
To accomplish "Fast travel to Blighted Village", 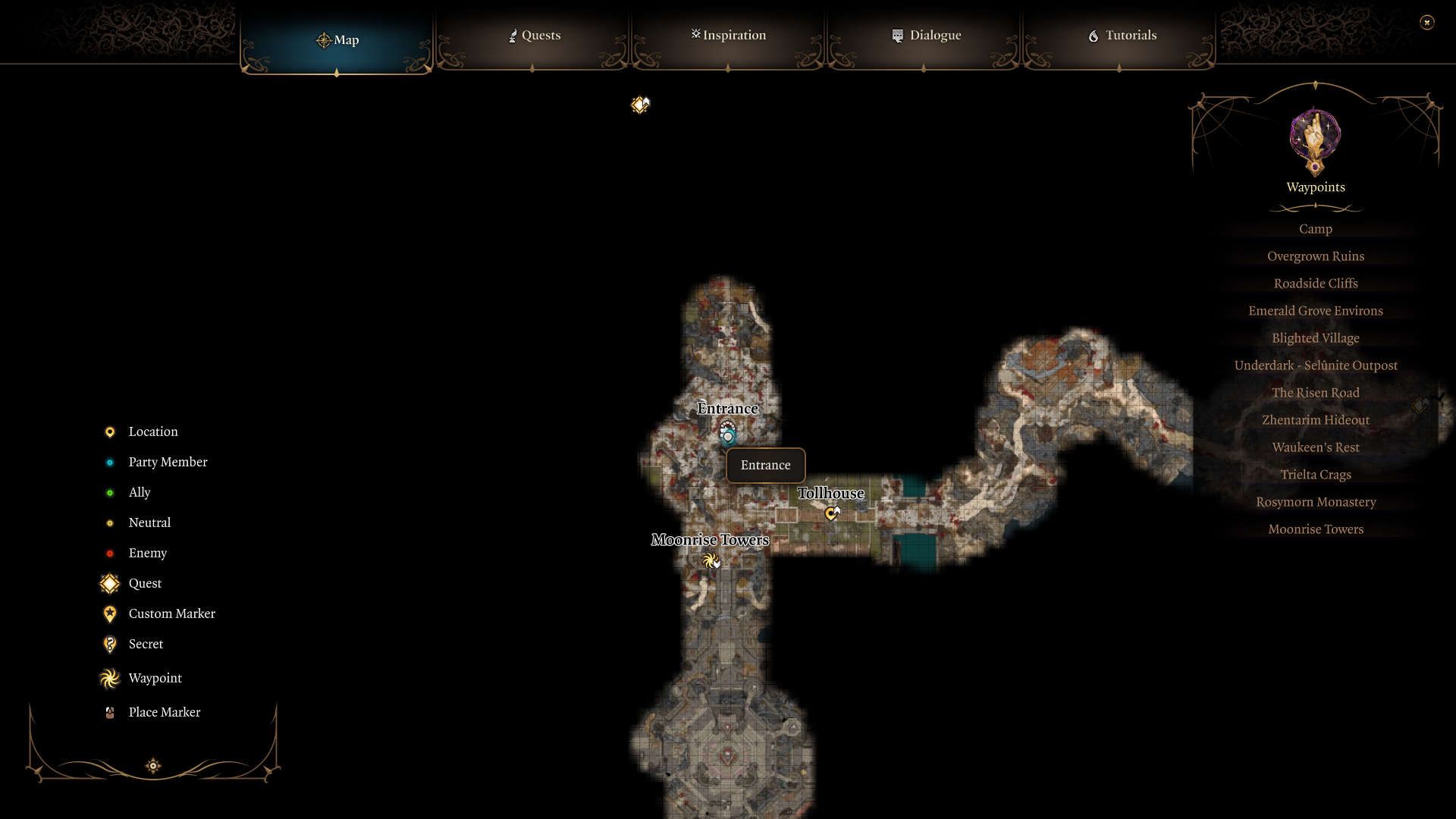I will click(x=1315, y=337).
